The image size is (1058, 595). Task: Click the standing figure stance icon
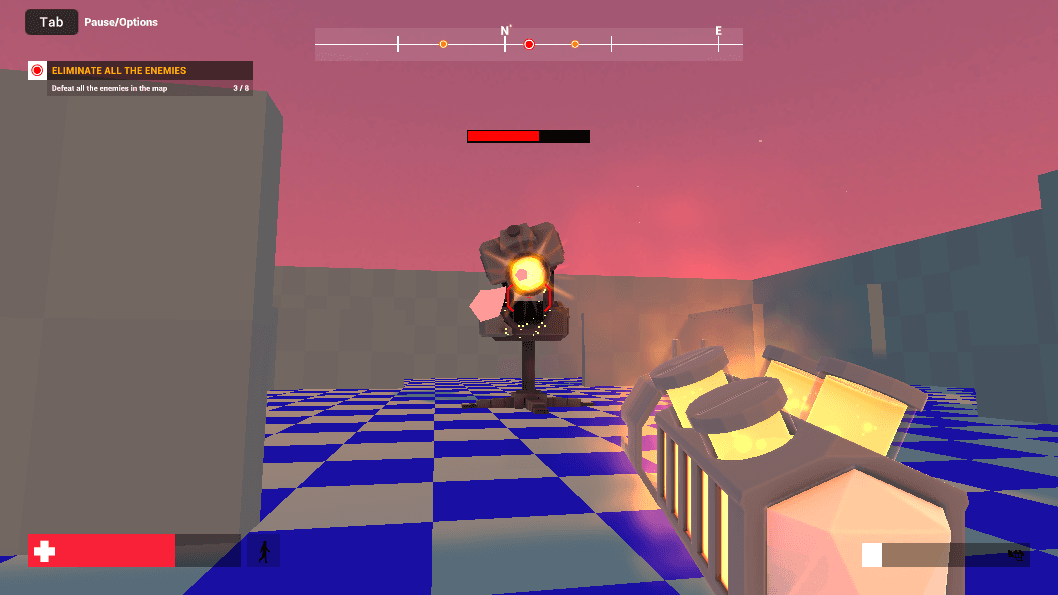264,551
